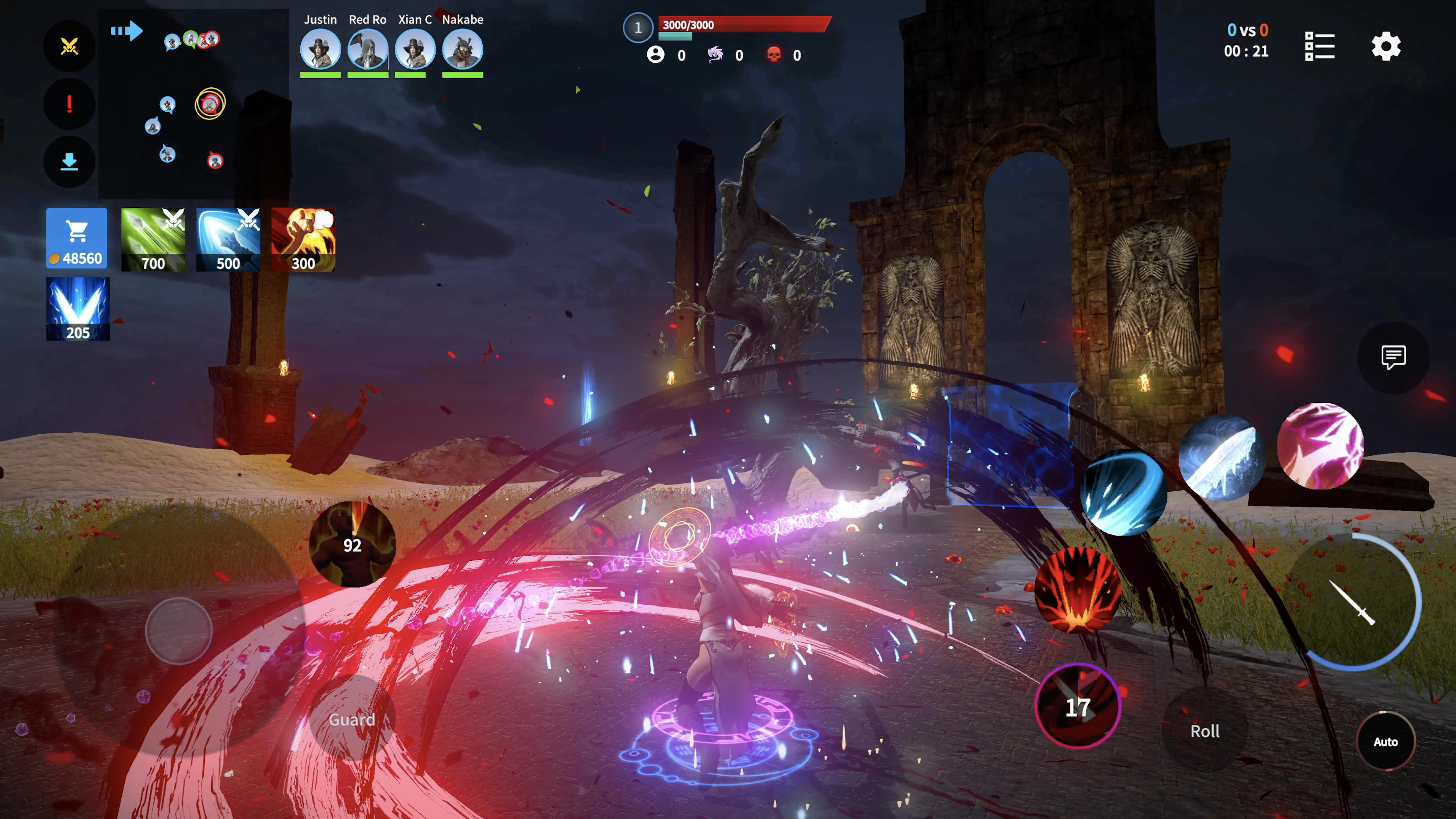
Task: Toggle the Auto combat button
Action: point(1385,742)
